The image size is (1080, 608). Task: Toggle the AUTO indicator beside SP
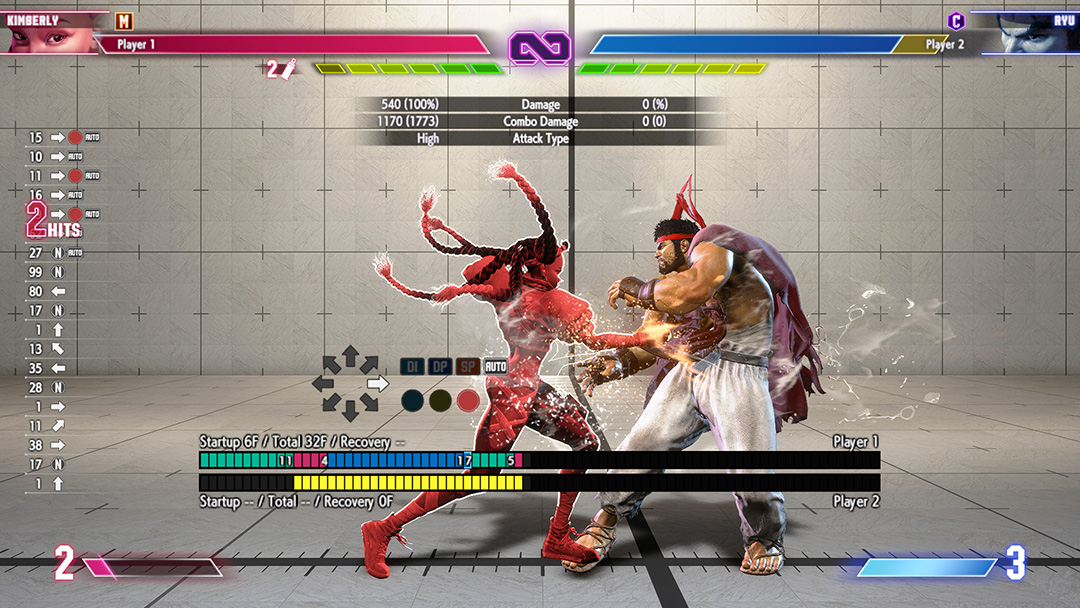[496, 367]
